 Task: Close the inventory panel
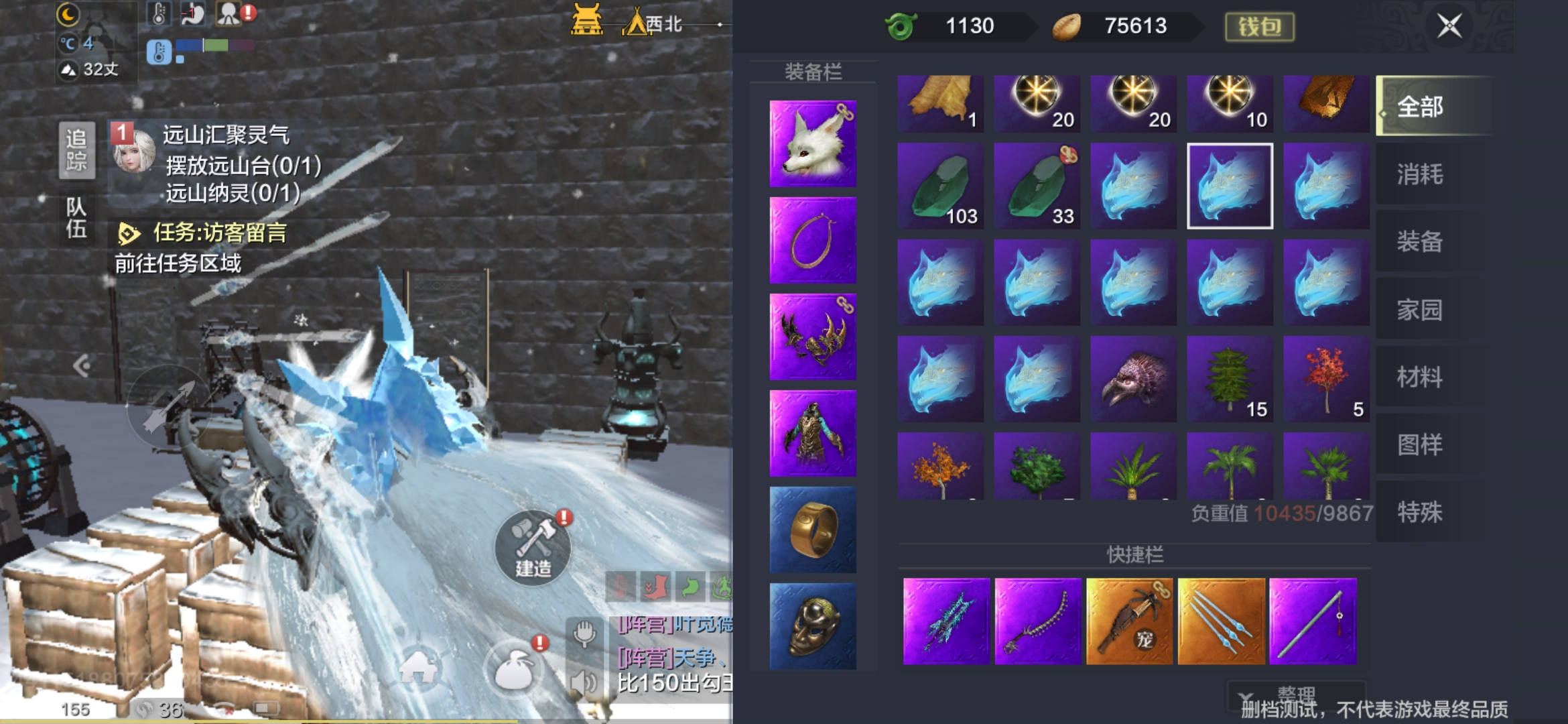[1449, 27]
